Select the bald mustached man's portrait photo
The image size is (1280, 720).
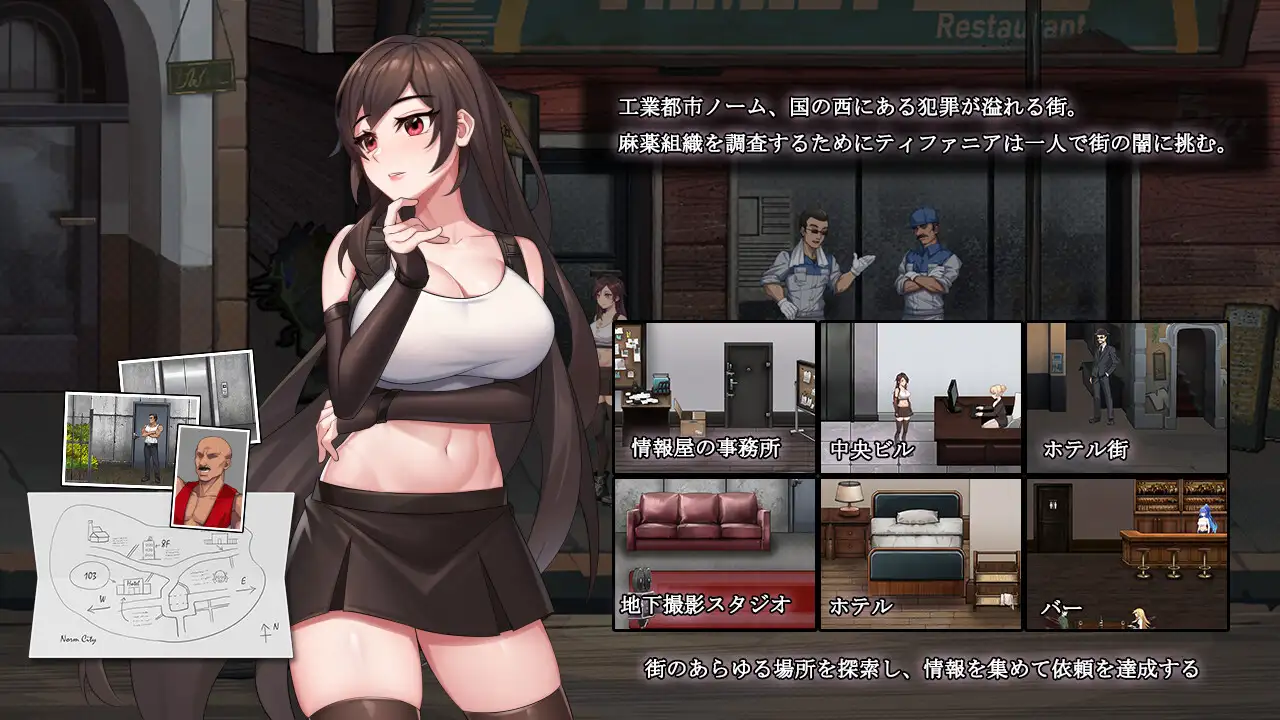pos(211,478)
